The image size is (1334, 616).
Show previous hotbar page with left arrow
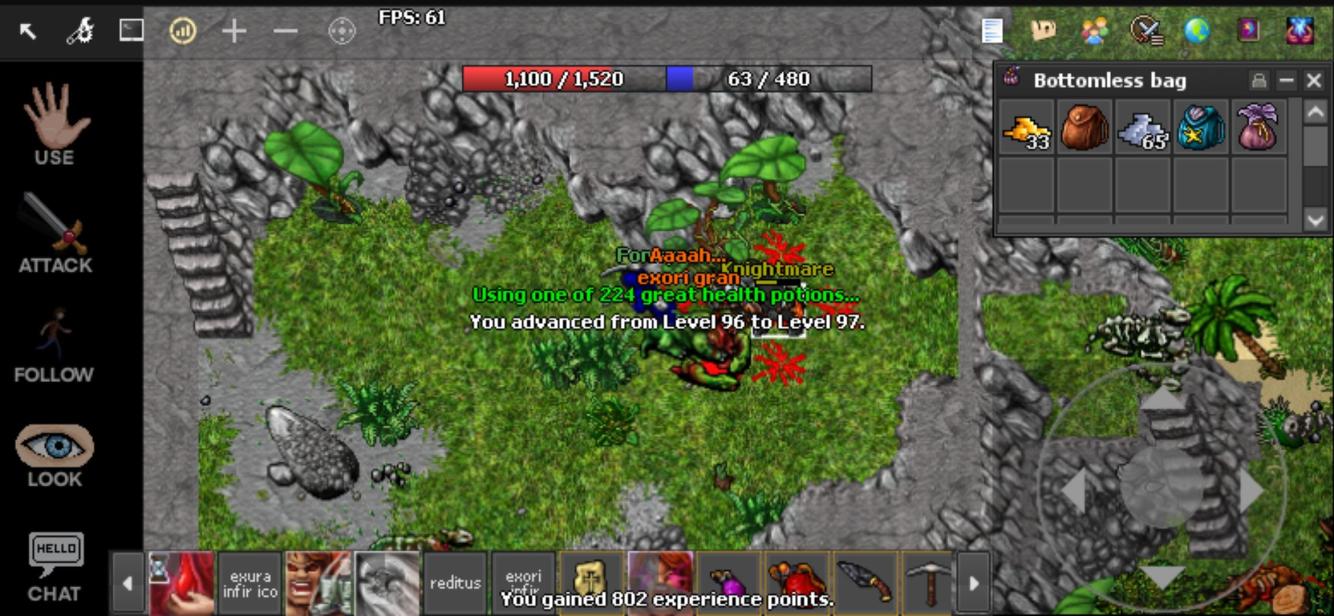127,582
